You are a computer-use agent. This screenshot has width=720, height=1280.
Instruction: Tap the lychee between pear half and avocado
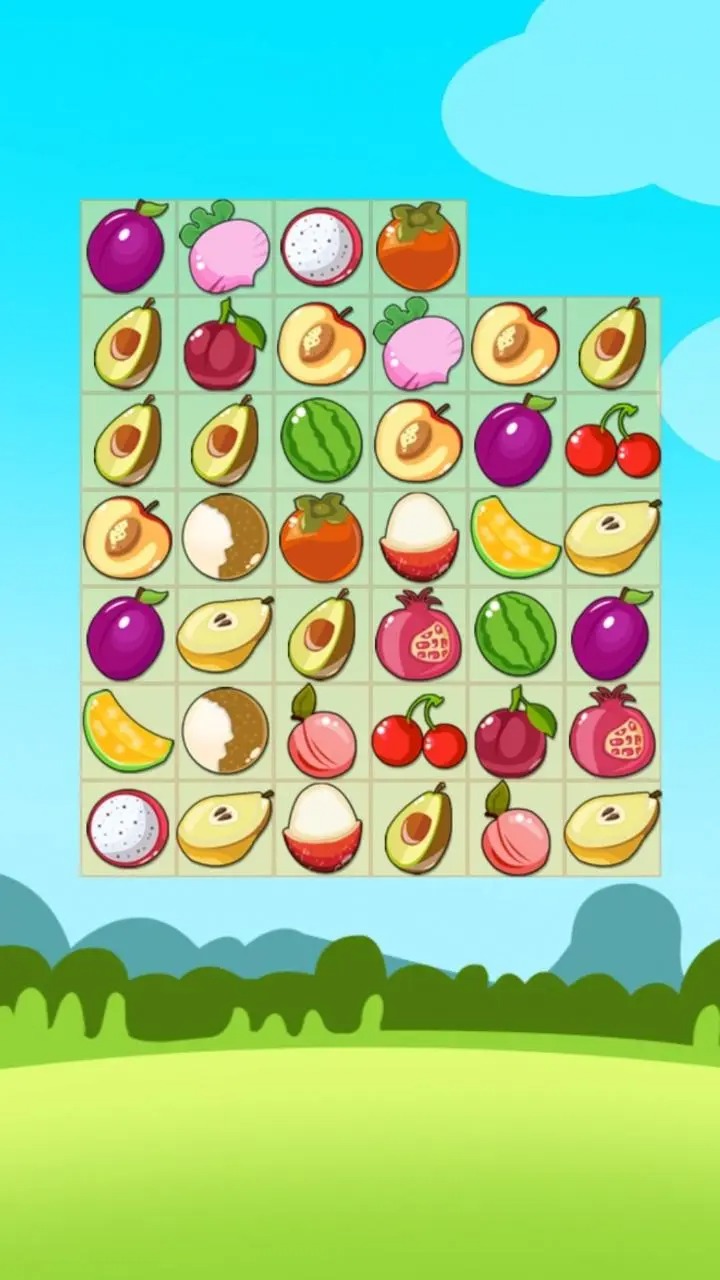pos(321,828)
